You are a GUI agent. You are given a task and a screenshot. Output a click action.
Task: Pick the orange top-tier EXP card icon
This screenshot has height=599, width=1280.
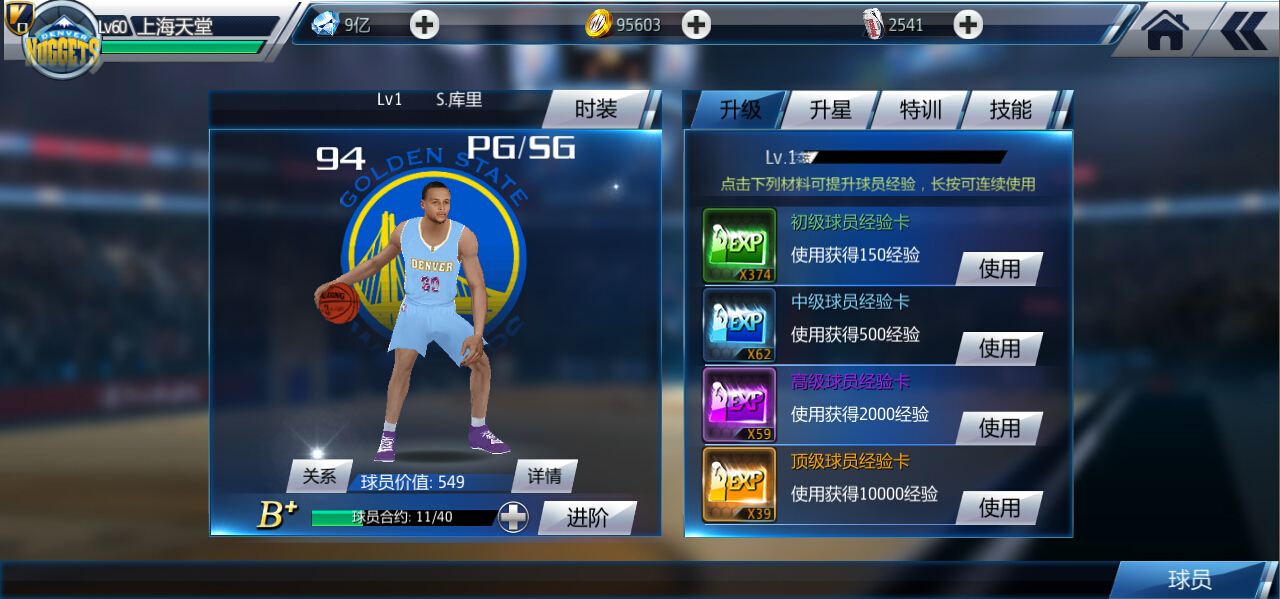740,485
